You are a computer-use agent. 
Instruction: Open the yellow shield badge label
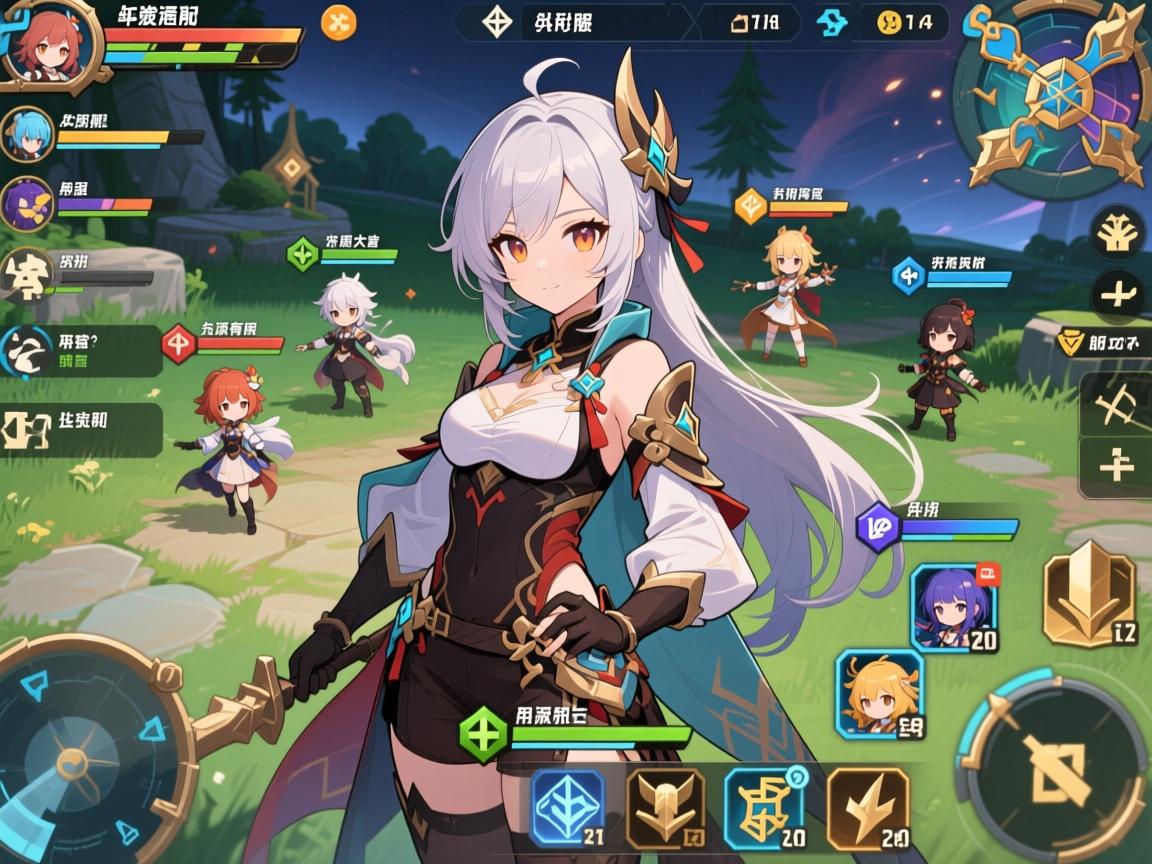click(1073, 343)
